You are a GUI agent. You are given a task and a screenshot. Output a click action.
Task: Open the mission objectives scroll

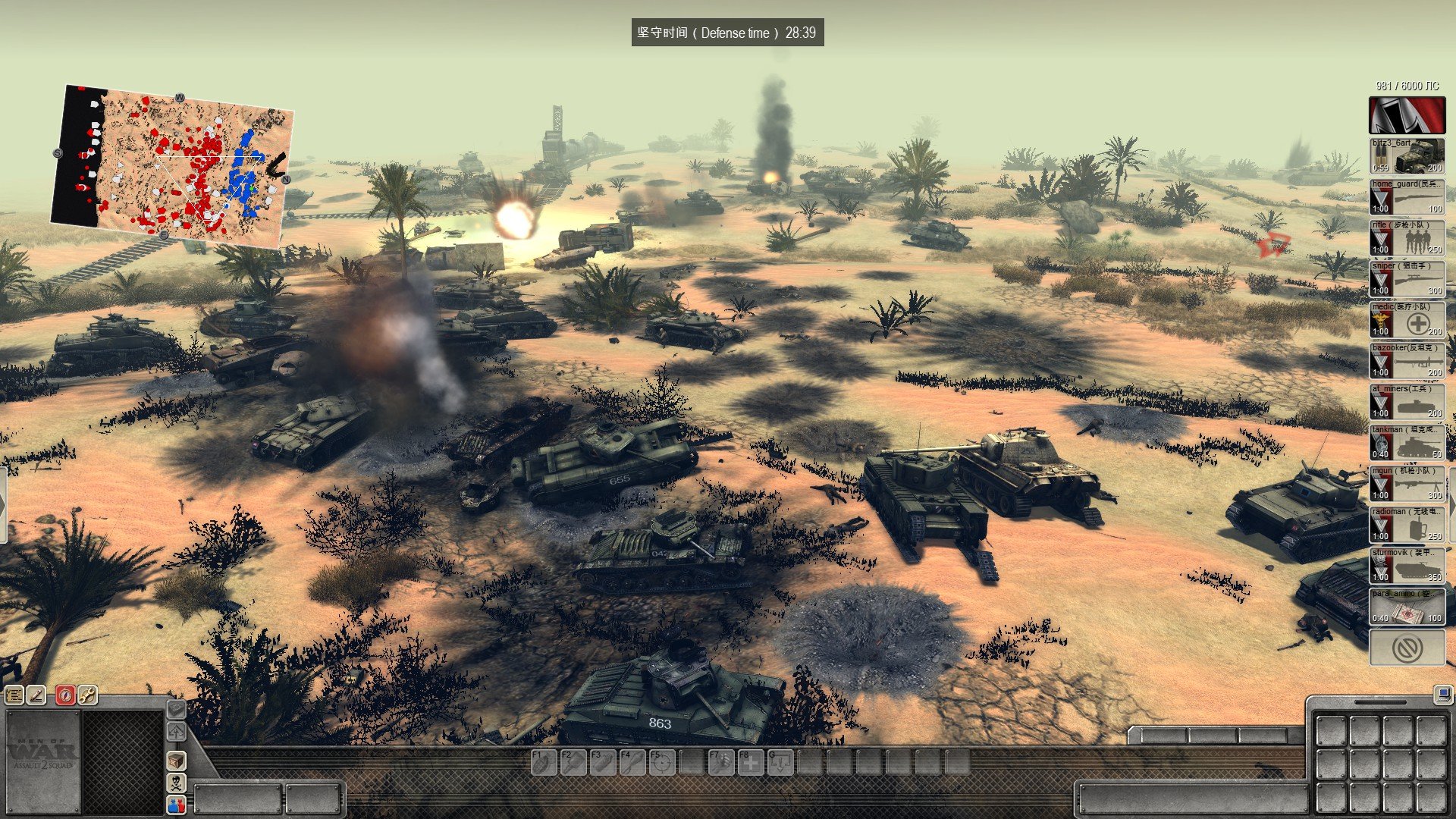point(14,695)
